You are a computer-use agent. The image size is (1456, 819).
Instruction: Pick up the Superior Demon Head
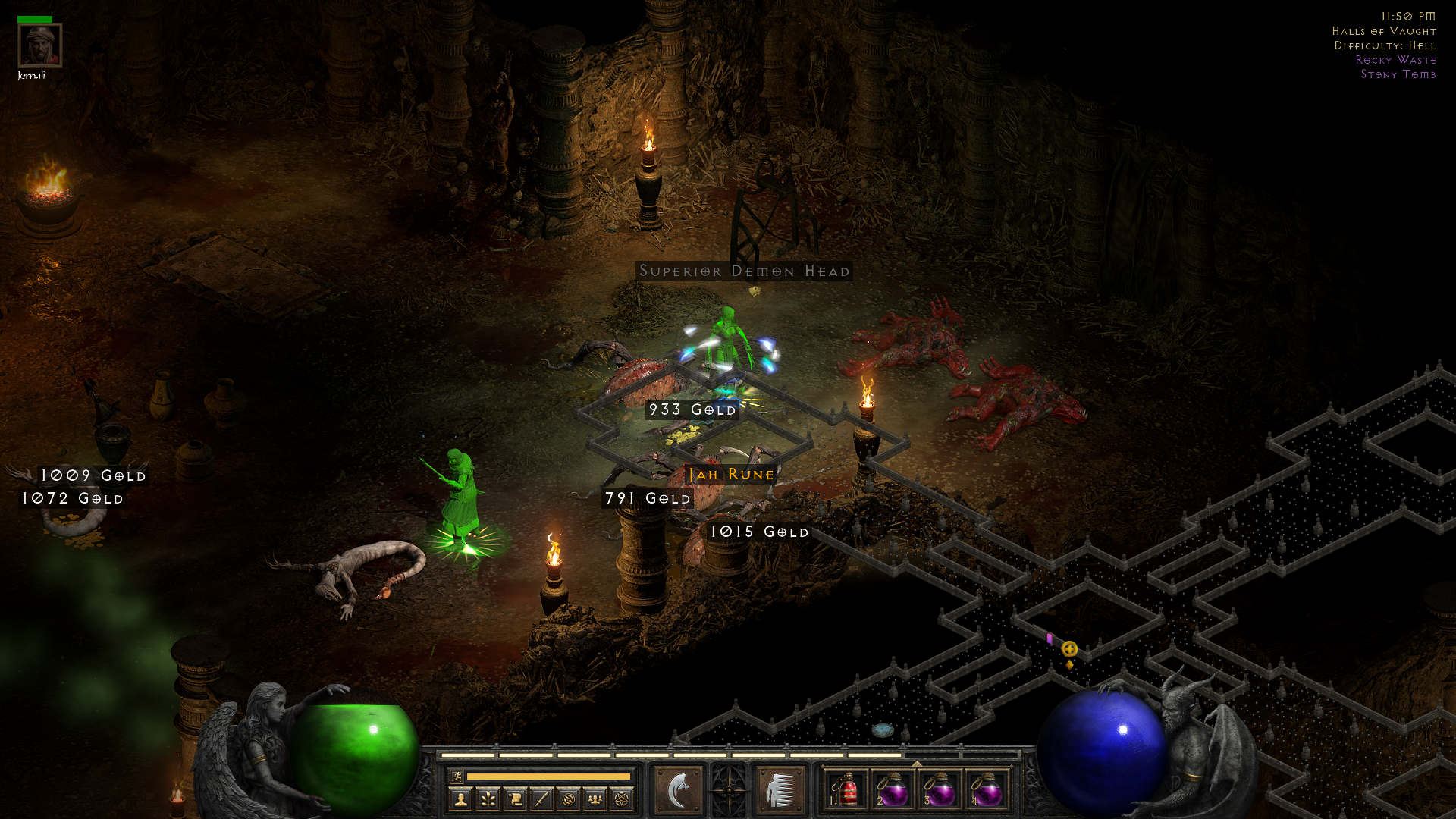tap(744, 271)
